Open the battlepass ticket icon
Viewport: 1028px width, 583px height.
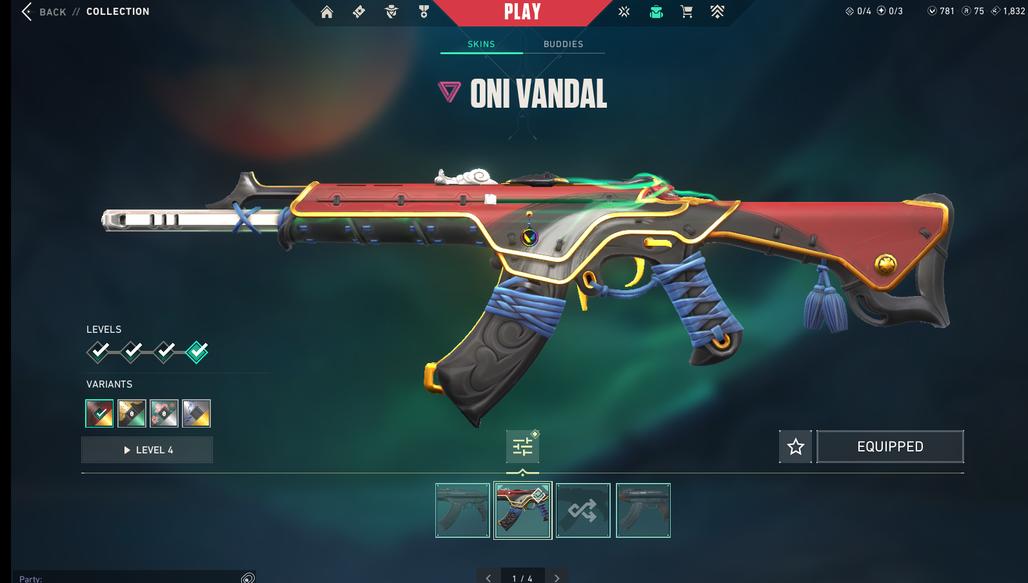pos(359,12)
